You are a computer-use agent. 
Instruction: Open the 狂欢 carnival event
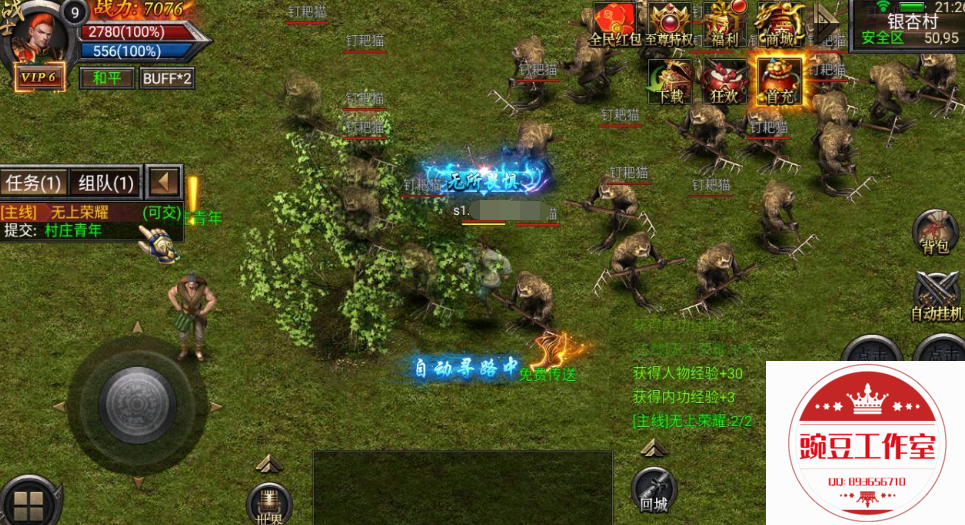[723, 80]
